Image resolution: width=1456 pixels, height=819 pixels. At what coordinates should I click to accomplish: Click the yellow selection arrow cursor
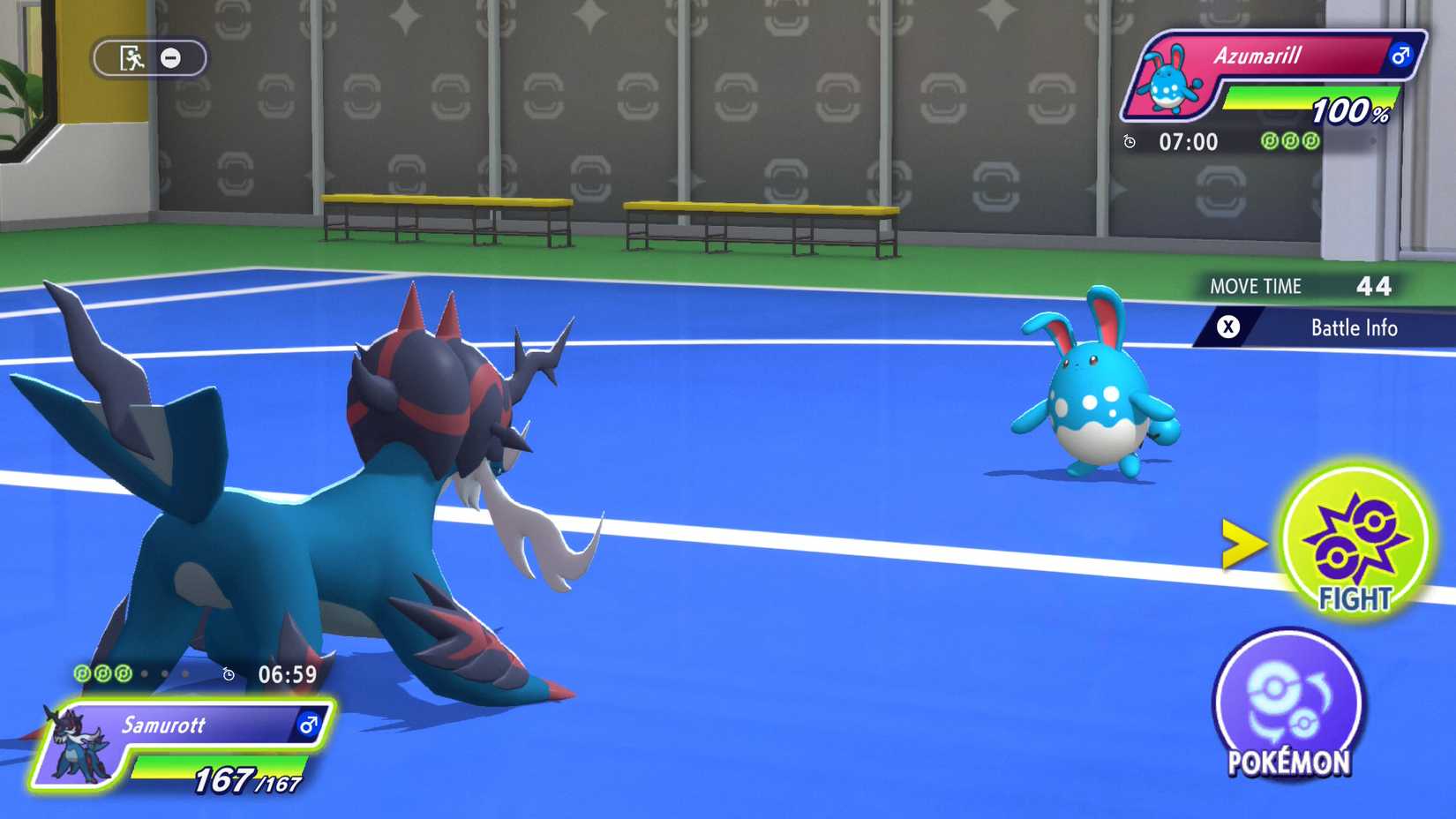(1246, 545)
